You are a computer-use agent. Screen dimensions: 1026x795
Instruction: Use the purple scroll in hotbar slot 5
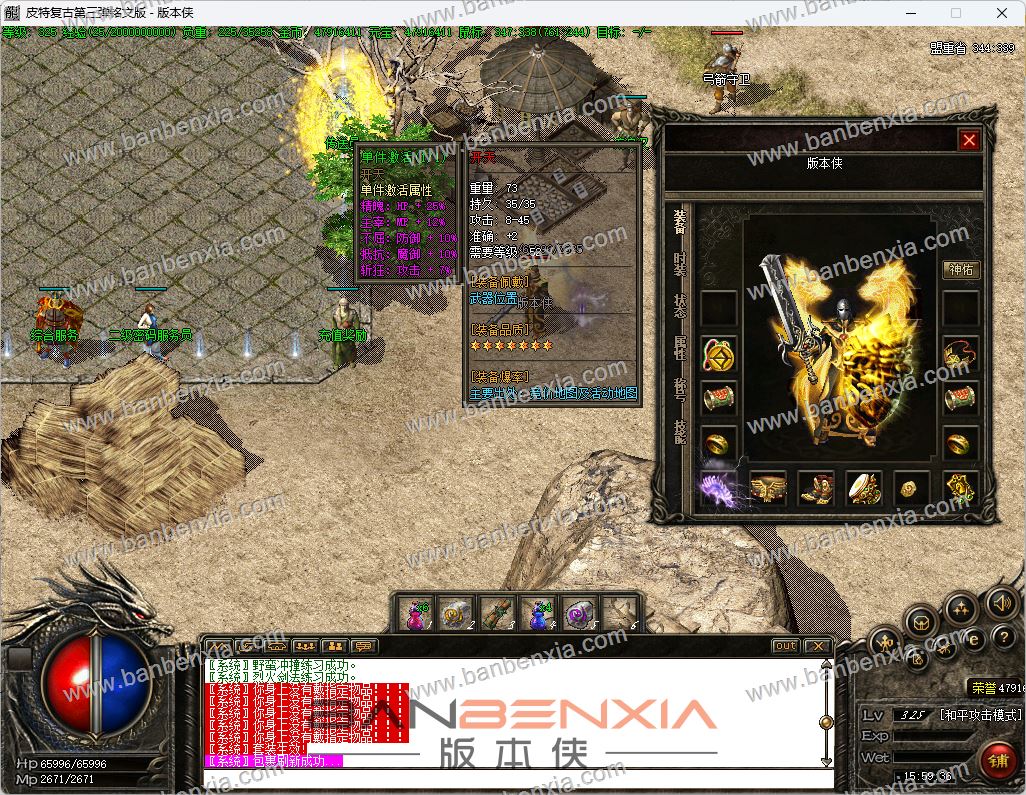581,613
